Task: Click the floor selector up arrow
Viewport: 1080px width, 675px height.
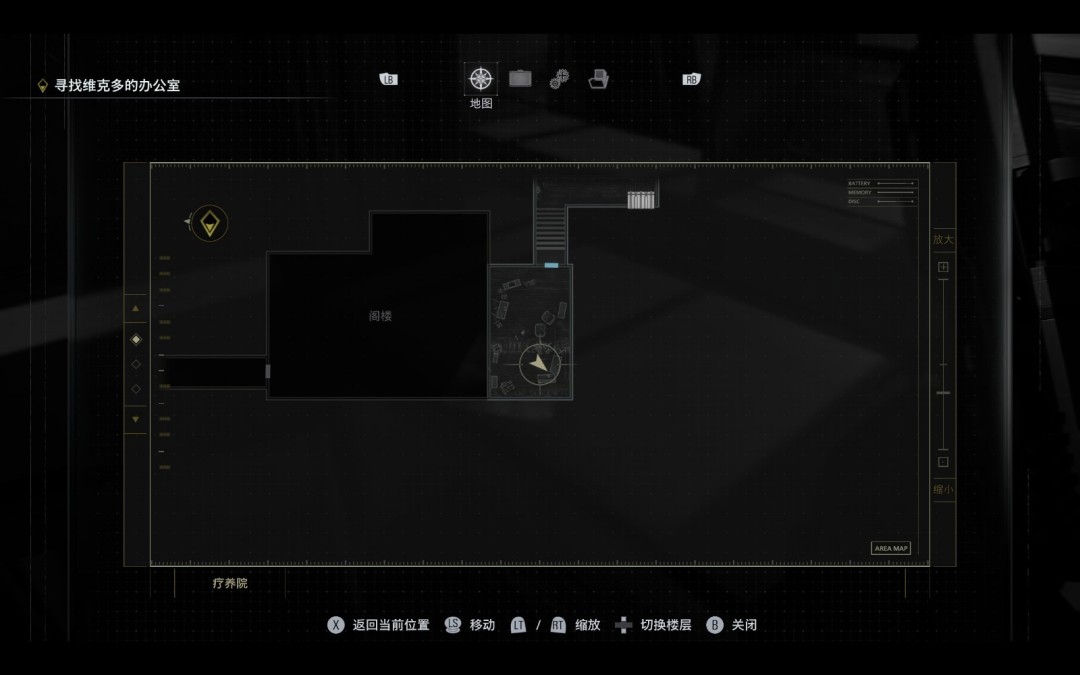Action: (136, 309)
